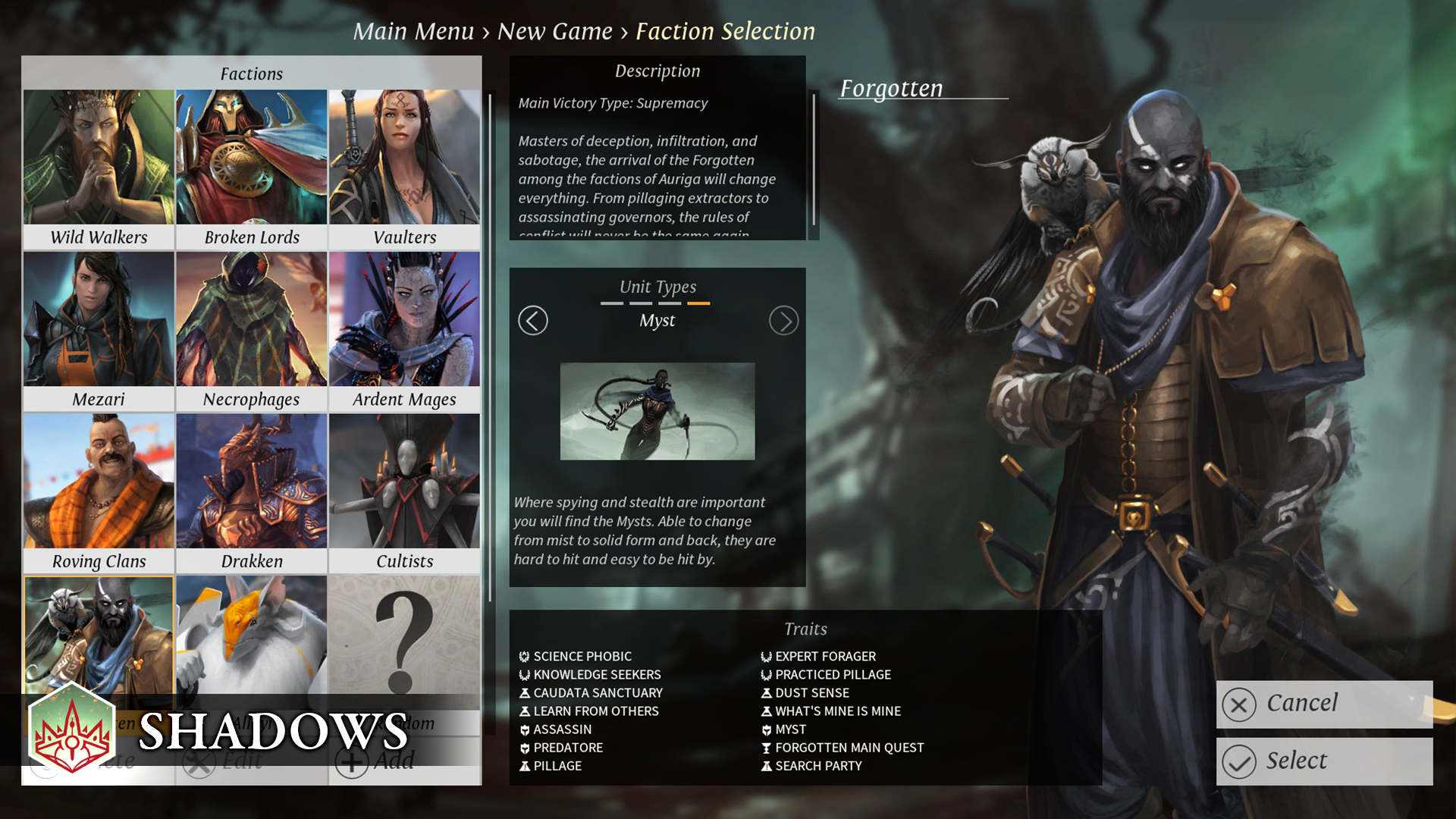This screenshot has height=819, width=1456.
Task: Click the Dust Sense flask icon
Action: coord(766,692)
